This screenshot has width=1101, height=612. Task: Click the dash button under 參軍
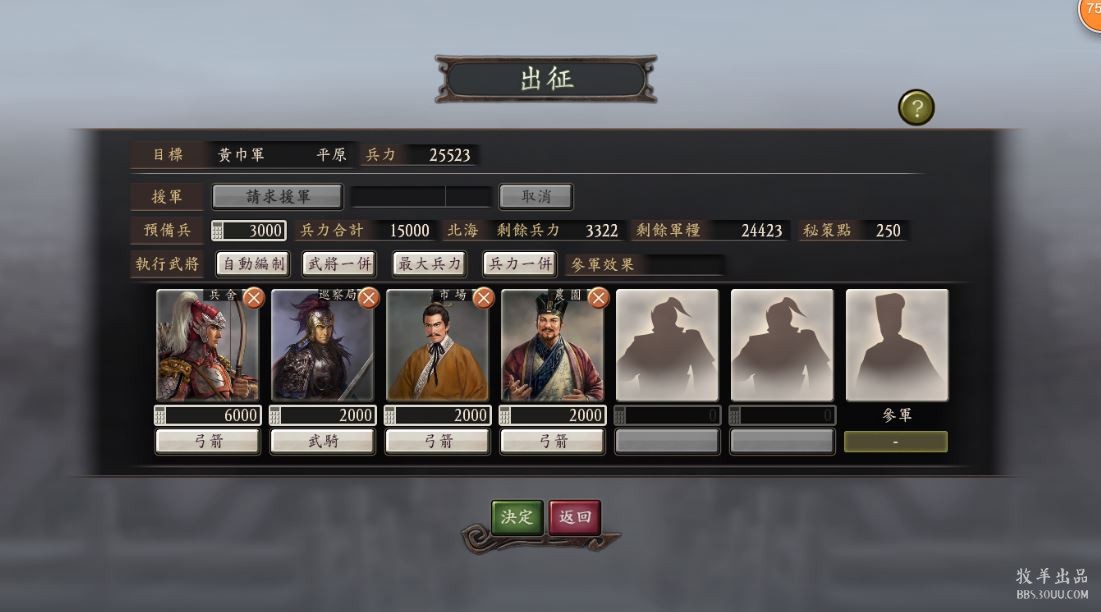point(896,441)
